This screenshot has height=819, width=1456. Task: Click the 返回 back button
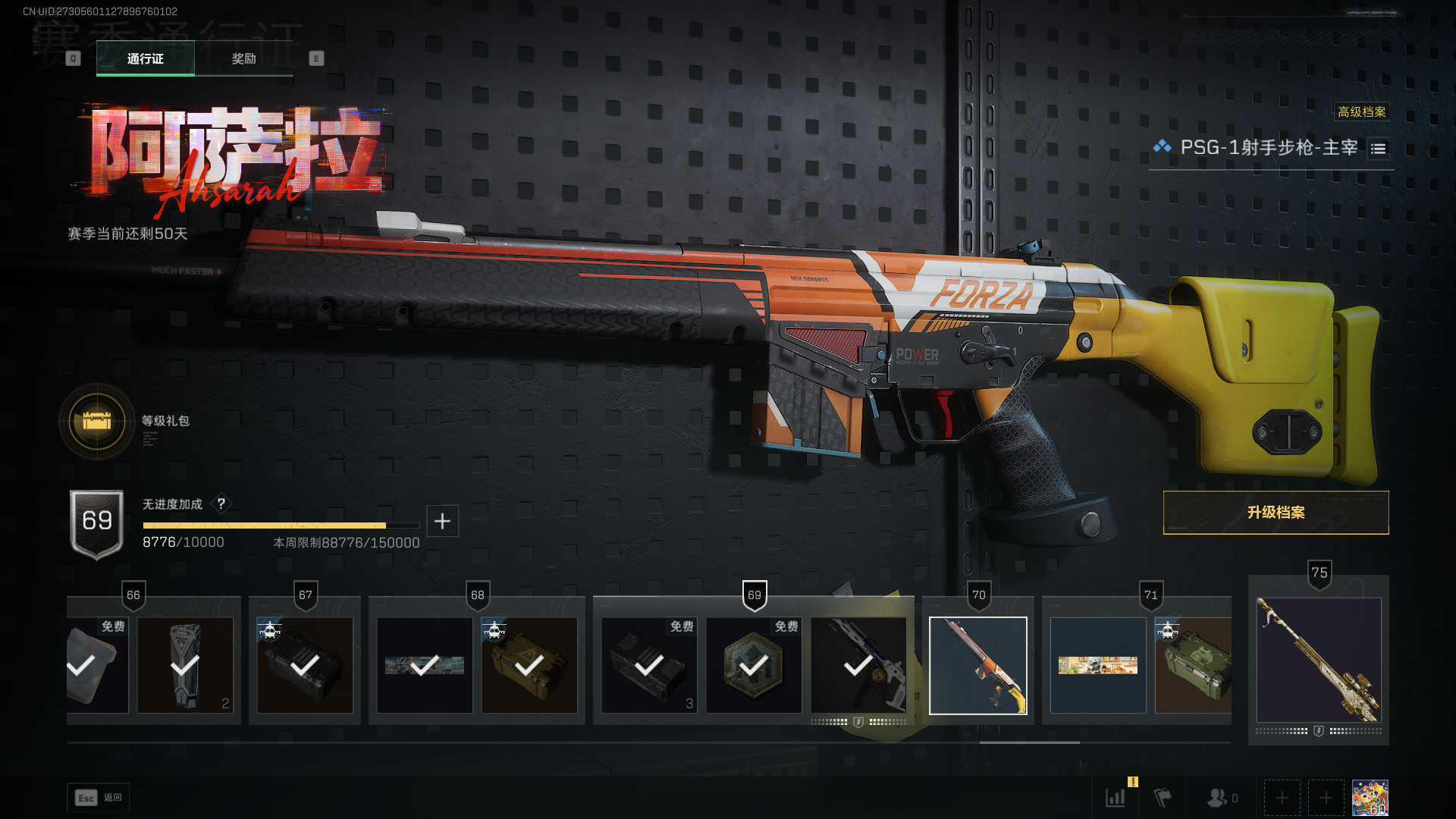99,798
